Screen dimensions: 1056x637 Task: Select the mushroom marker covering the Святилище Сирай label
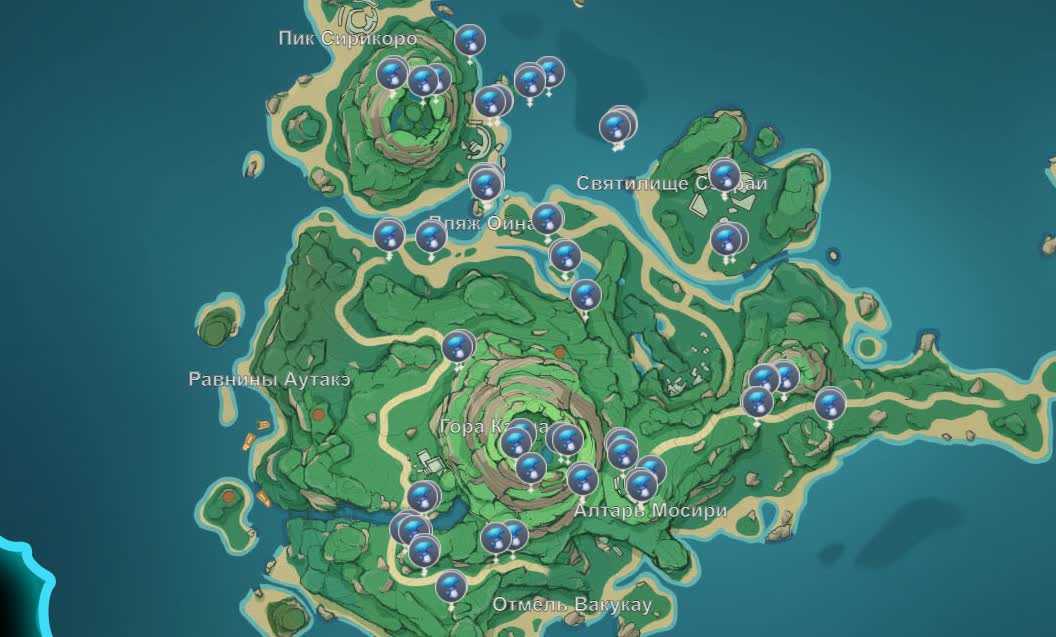pyautogui.click(x=724, y=176)
